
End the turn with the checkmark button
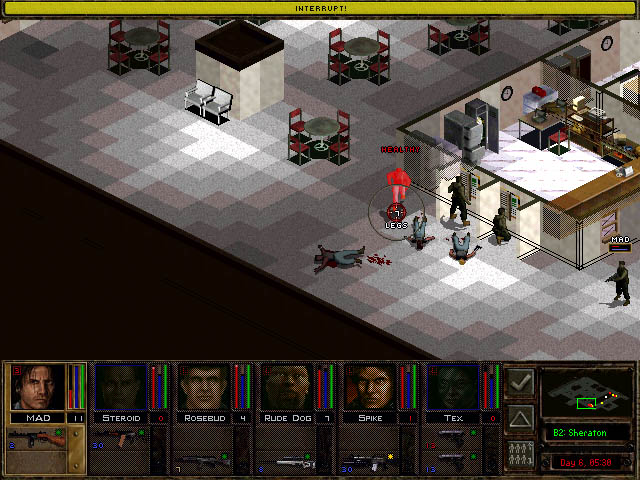pos(520,382)
